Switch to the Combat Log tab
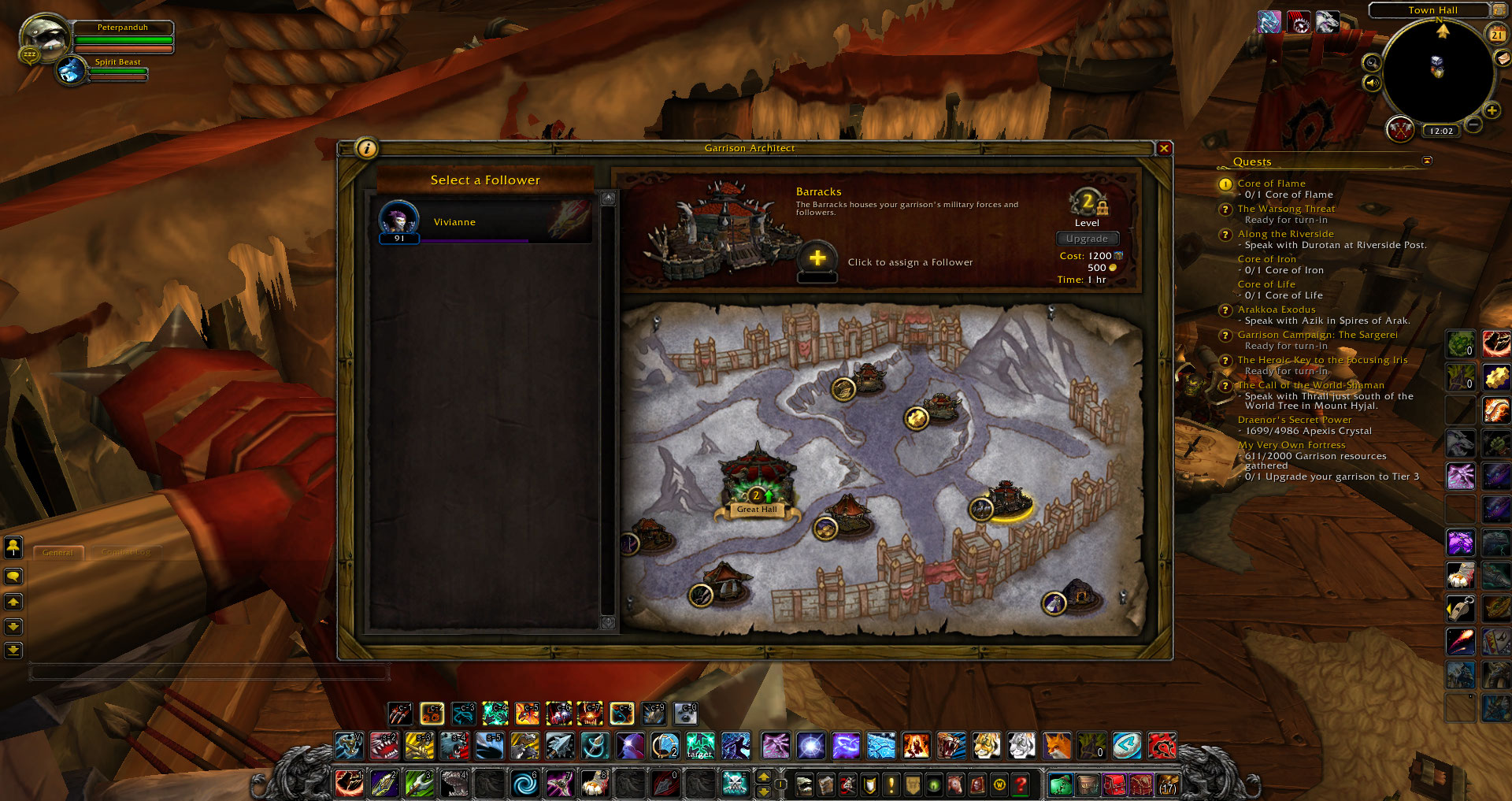1512x801 pixels. [126, 552]
